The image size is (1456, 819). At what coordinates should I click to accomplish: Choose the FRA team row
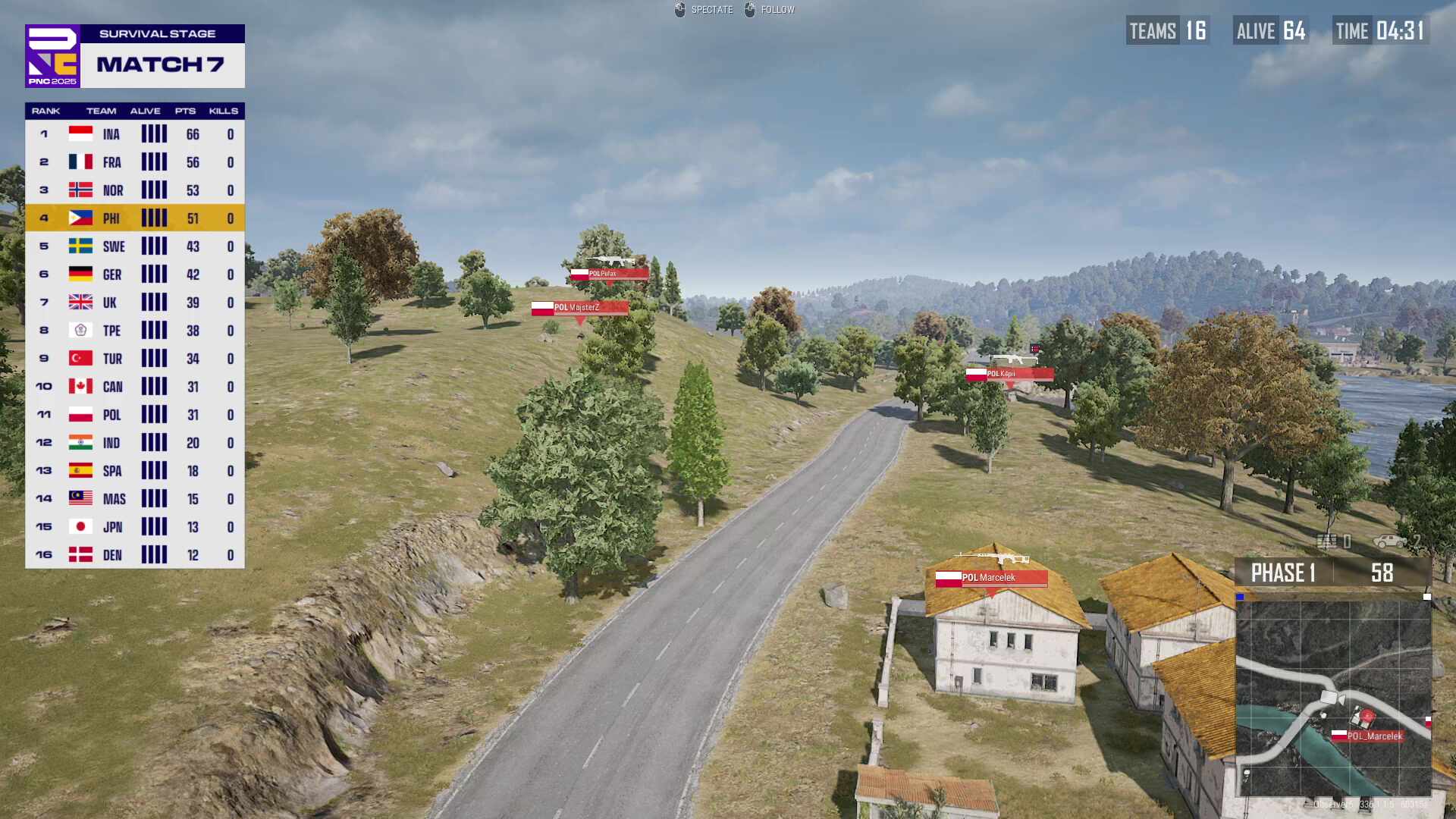(135, 162)
